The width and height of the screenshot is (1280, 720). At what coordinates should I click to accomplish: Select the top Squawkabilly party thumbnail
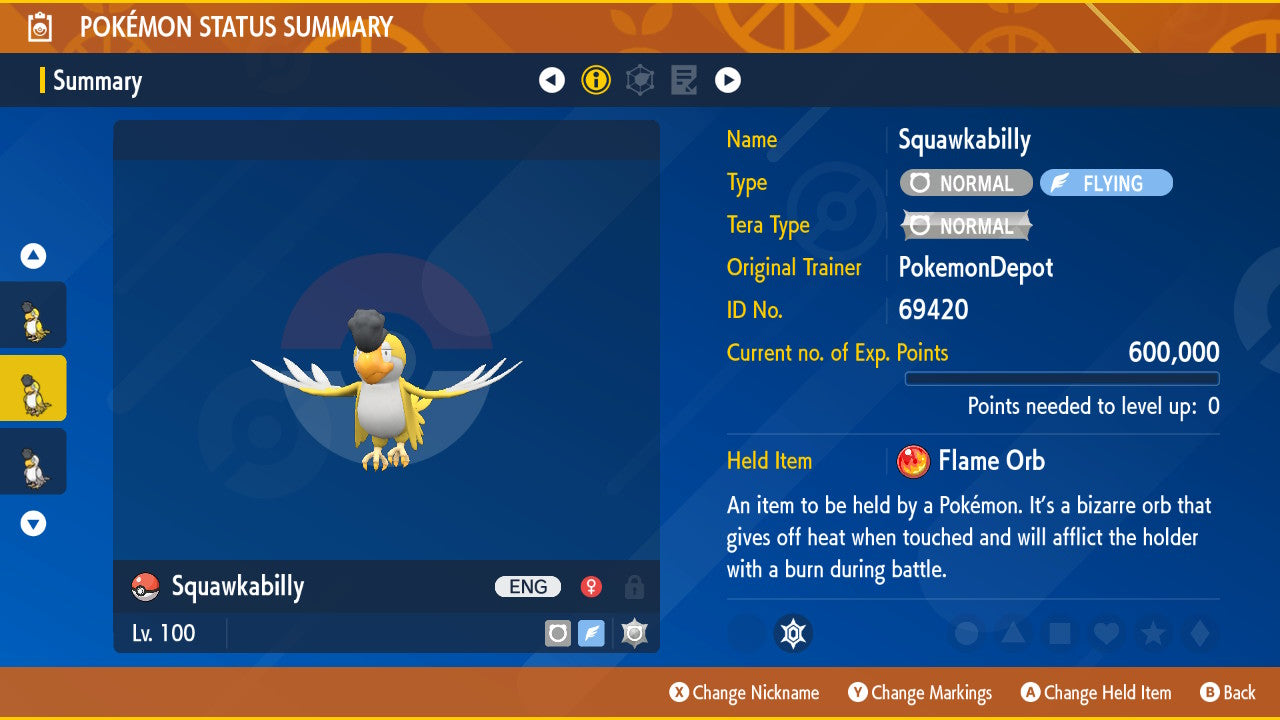pyautogui.click(x=34, y=315)
